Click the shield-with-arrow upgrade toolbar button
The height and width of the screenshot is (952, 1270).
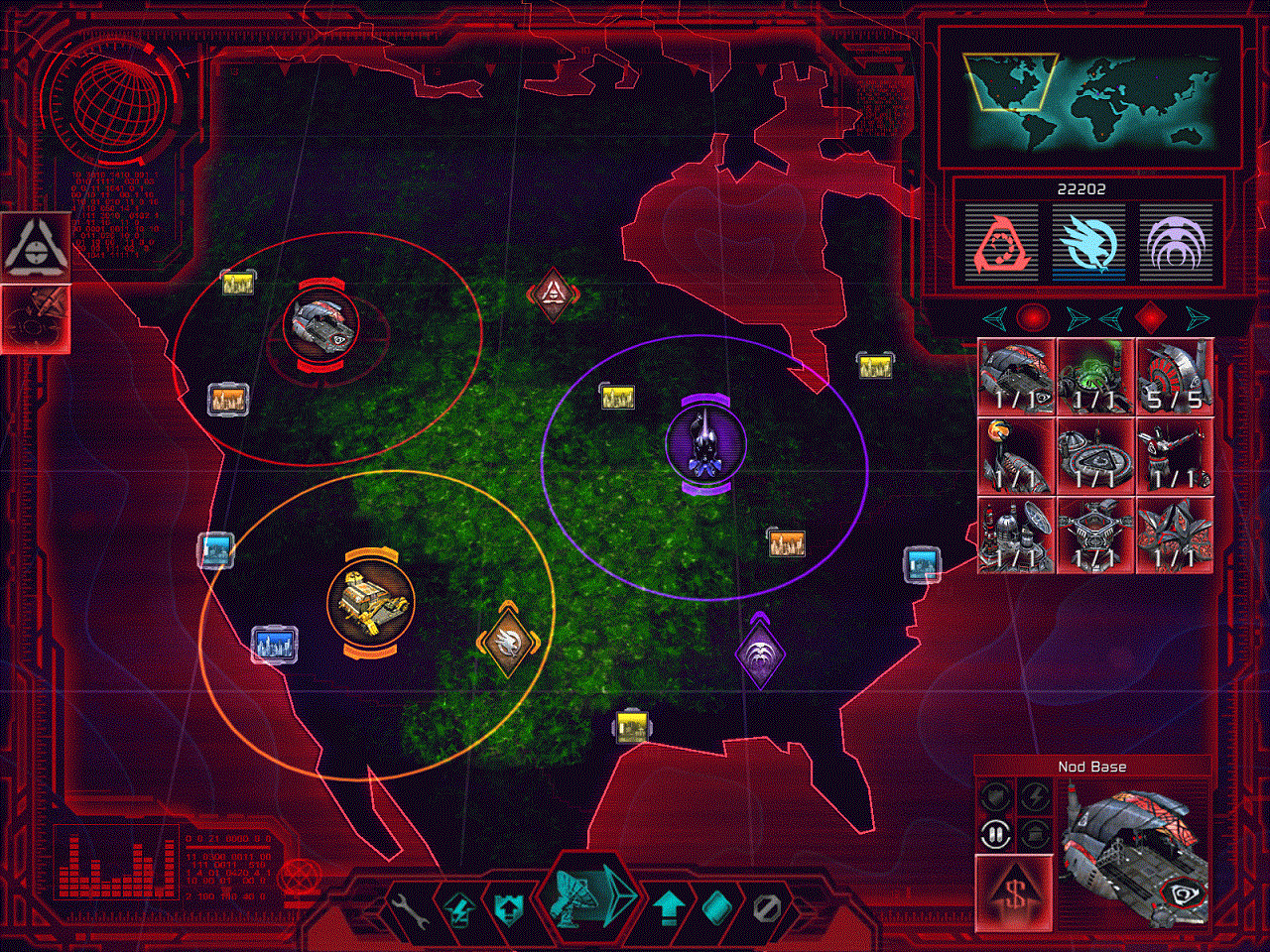[507, 907]
